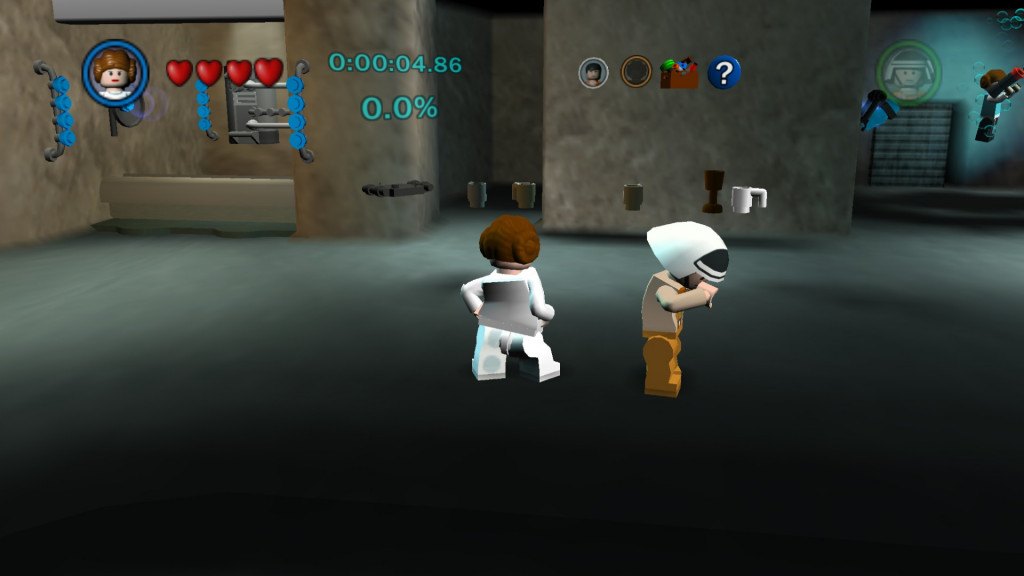Open the blue question mark hint icon
This screenshot has height=576, width=1024.
tap(724, 72)
